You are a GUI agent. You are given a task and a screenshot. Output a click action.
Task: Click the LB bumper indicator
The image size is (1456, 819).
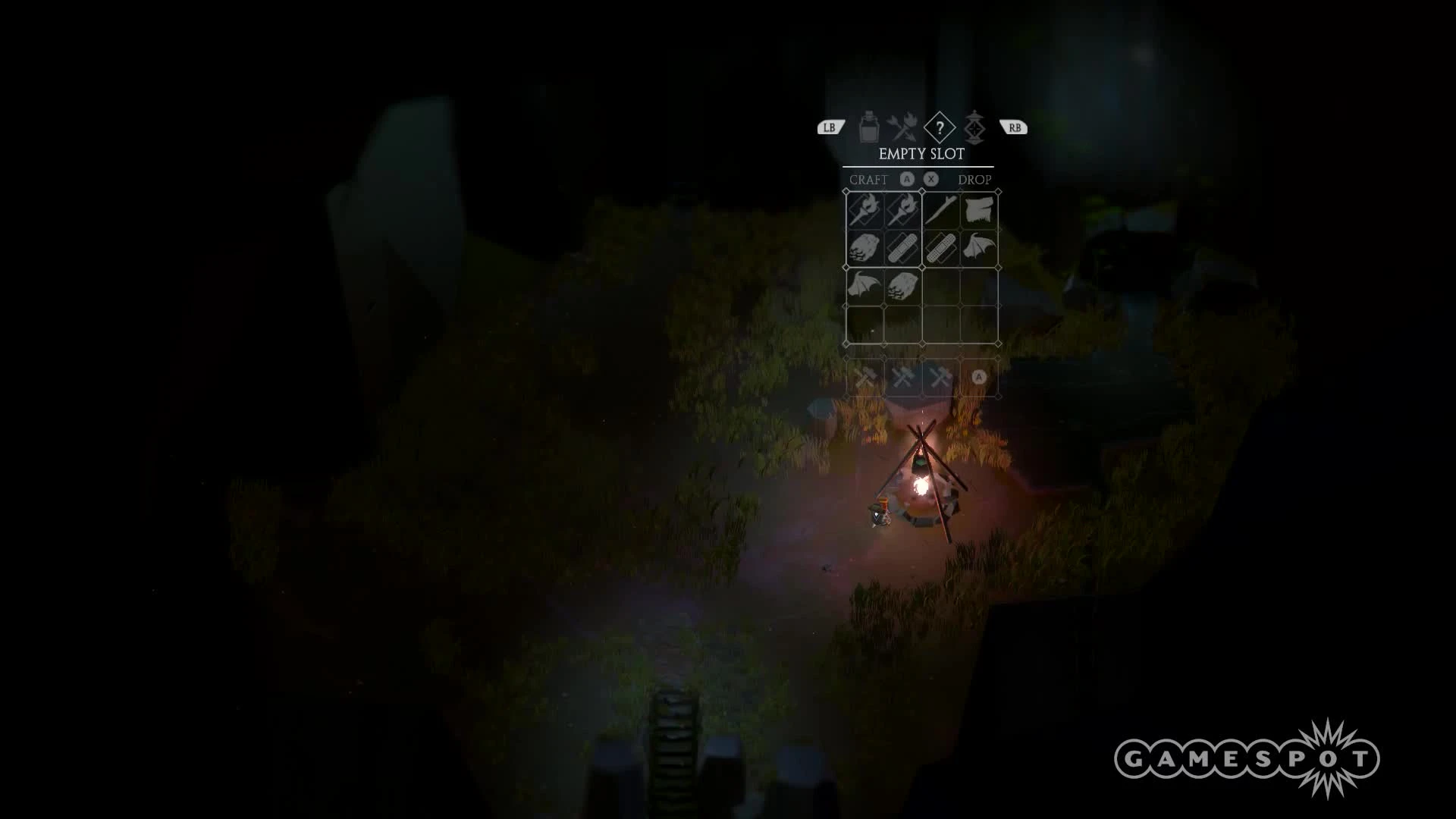tap(830, 127)
